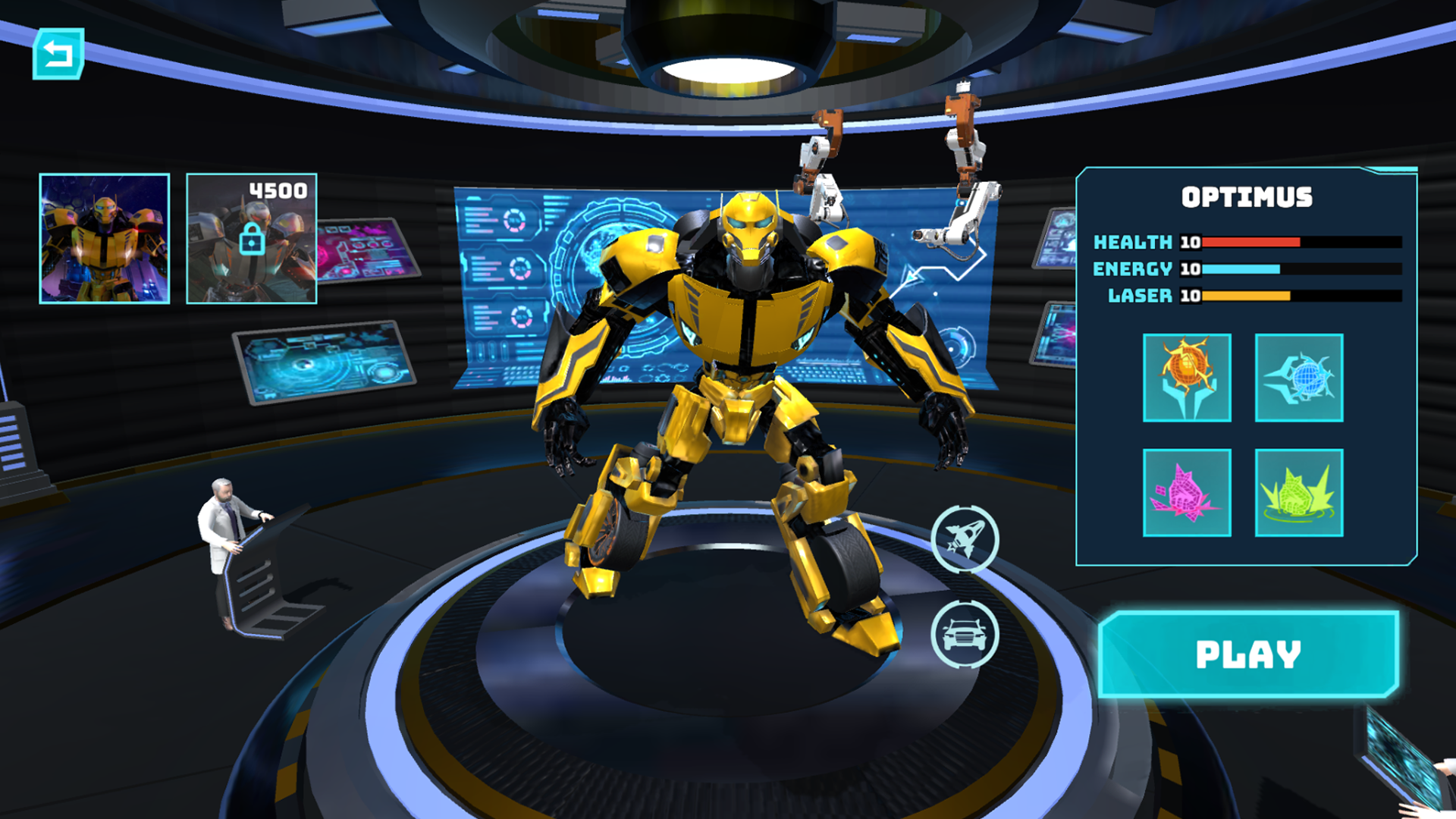Tap the back arrow button in top-left corner
This screenshot has width=1456, height=819.
57,53
